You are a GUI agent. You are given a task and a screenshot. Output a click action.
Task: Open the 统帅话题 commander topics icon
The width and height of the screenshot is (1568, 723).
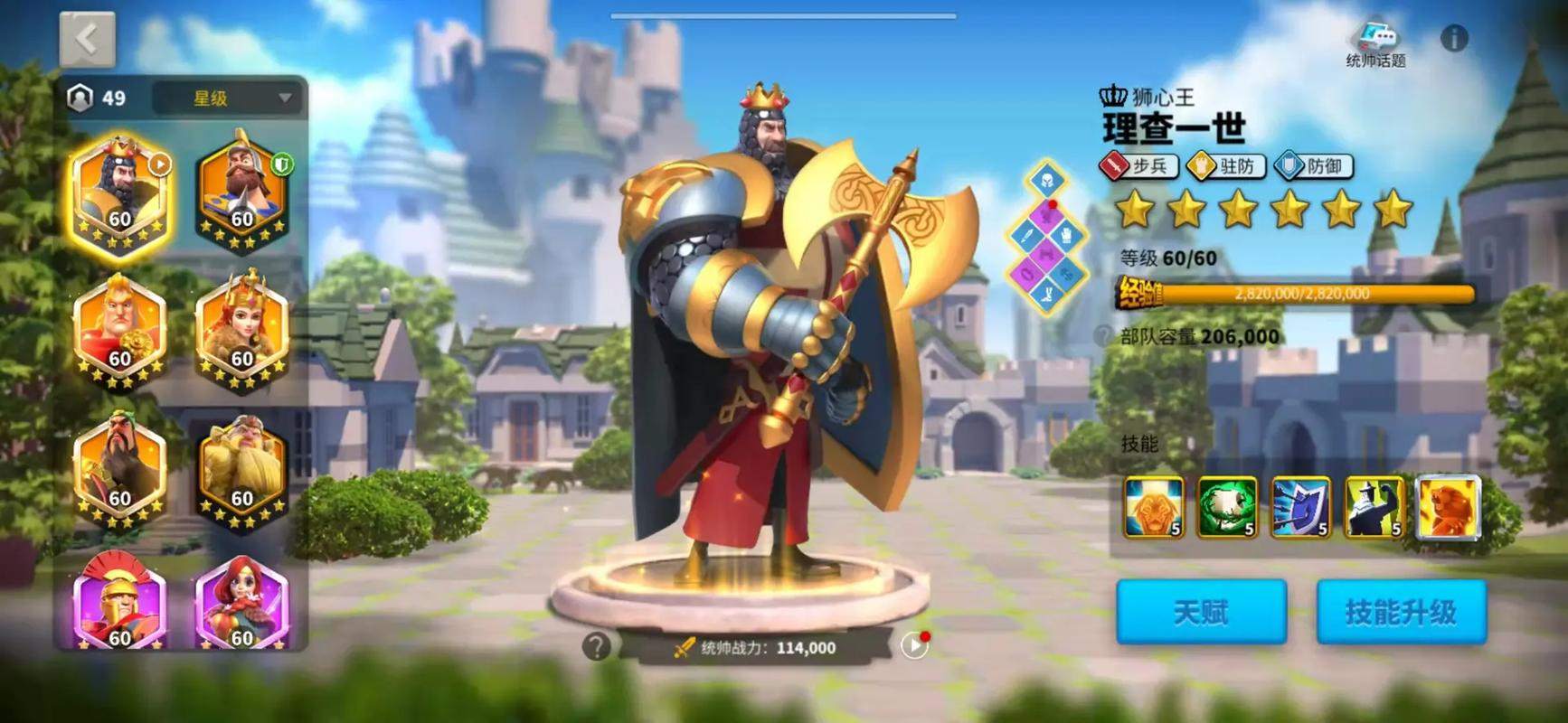click(1379, 38)
